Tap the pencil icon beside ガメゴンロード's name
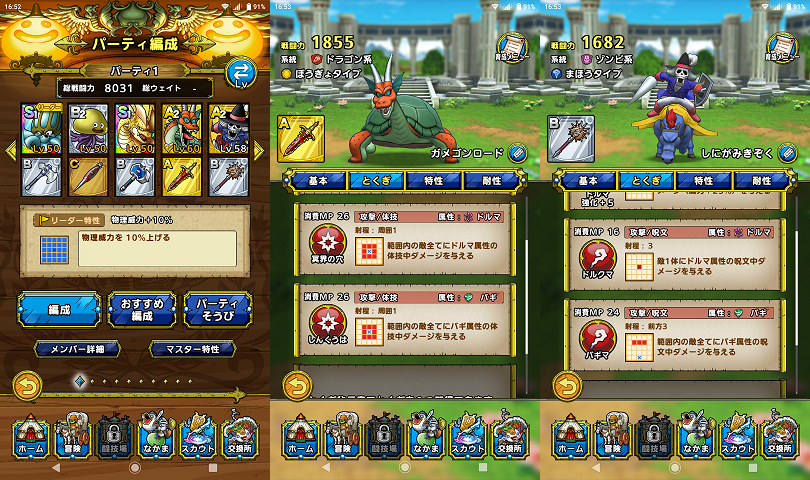The image size is (810, 480). 517,153
